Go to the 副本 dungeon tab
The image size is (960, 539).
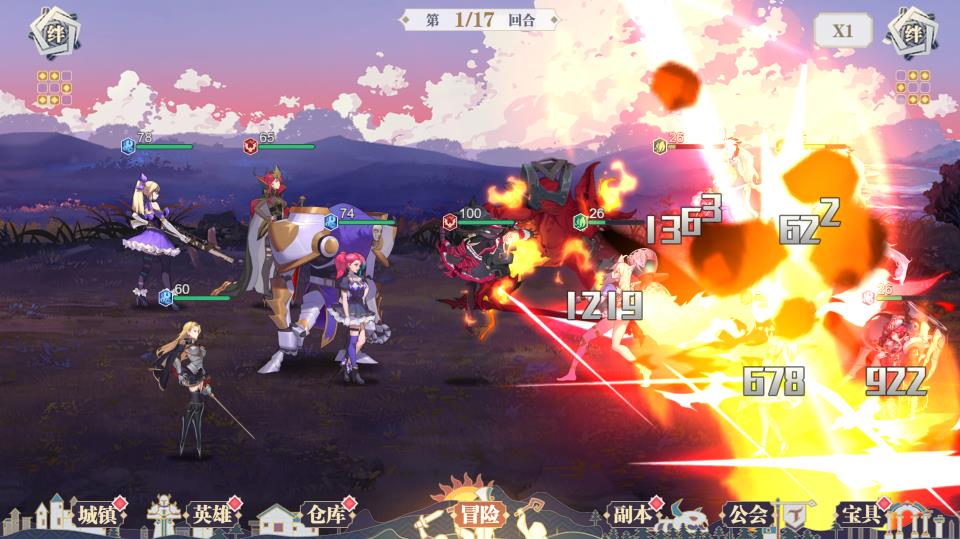click(633, 515)
